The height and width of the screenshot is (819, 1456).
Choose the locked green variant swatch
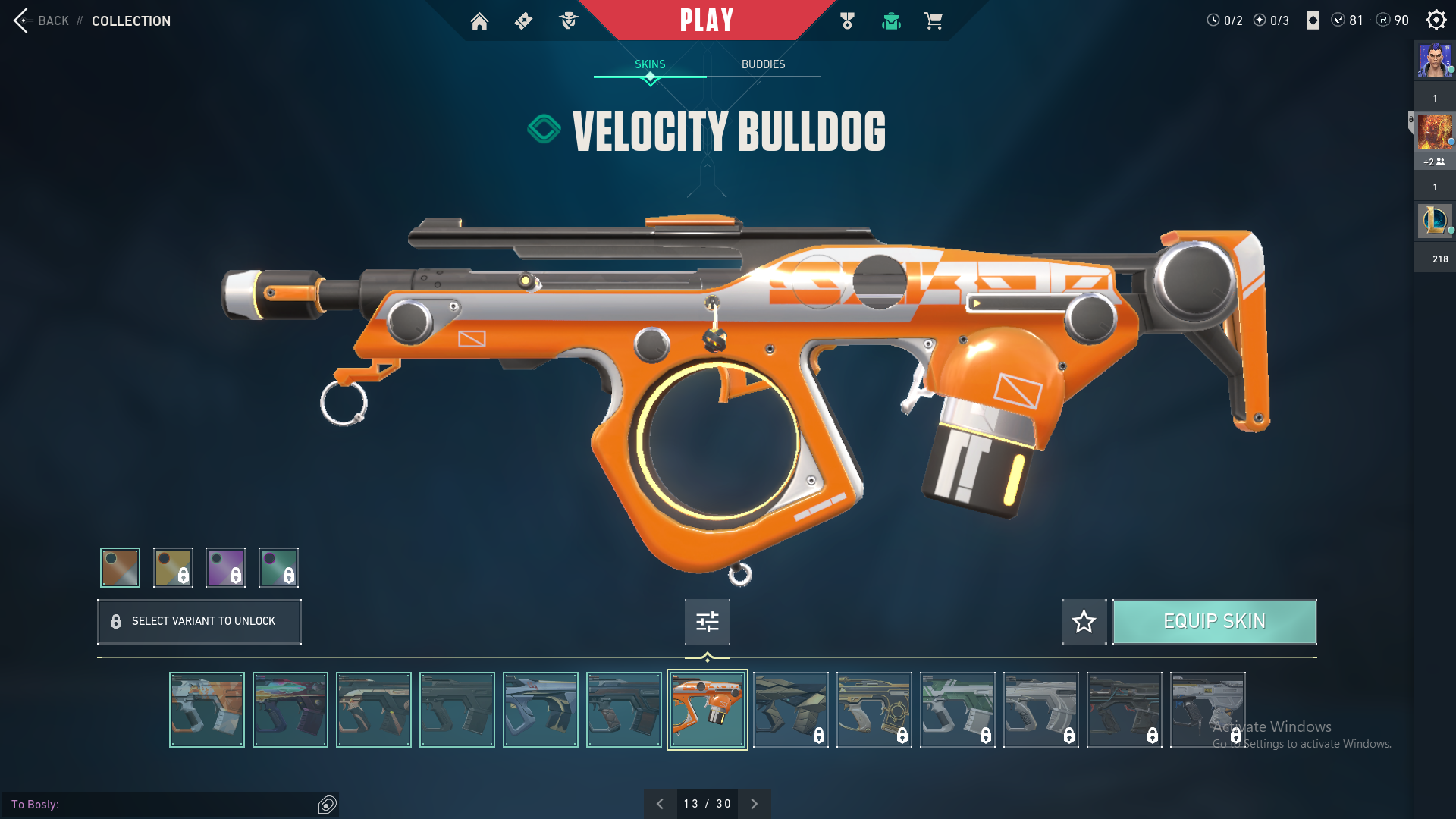coord(278,567)
